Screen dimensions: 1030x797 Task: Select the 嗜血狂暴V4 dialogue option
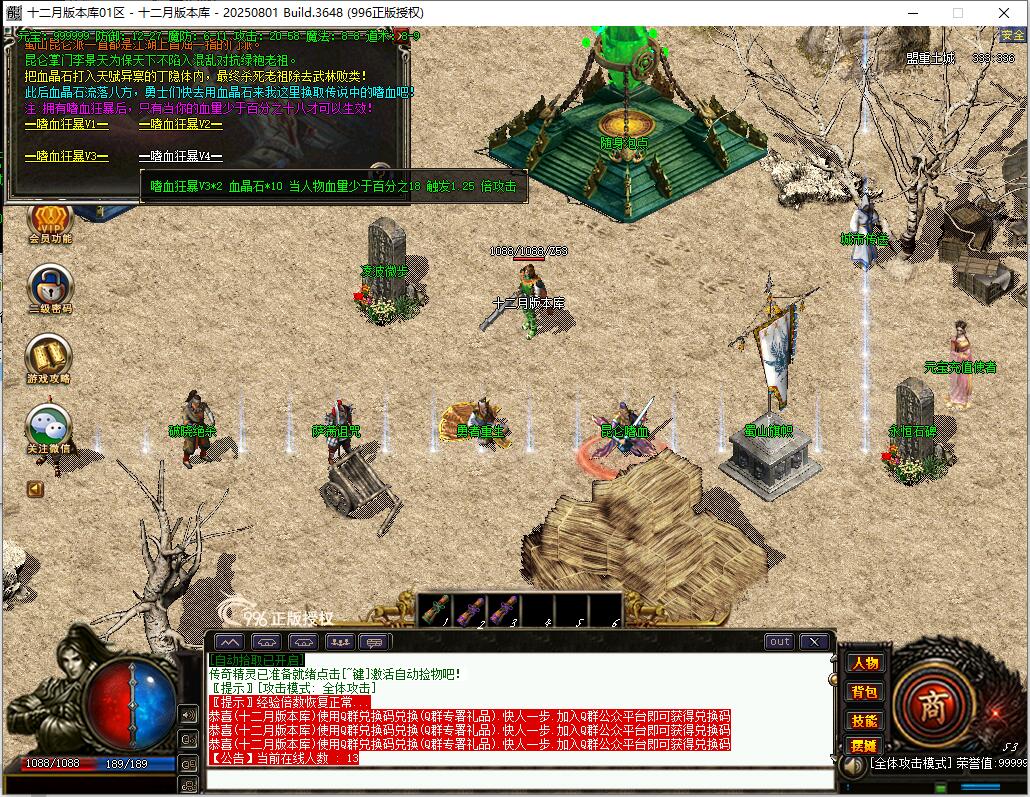coord(181,157)
